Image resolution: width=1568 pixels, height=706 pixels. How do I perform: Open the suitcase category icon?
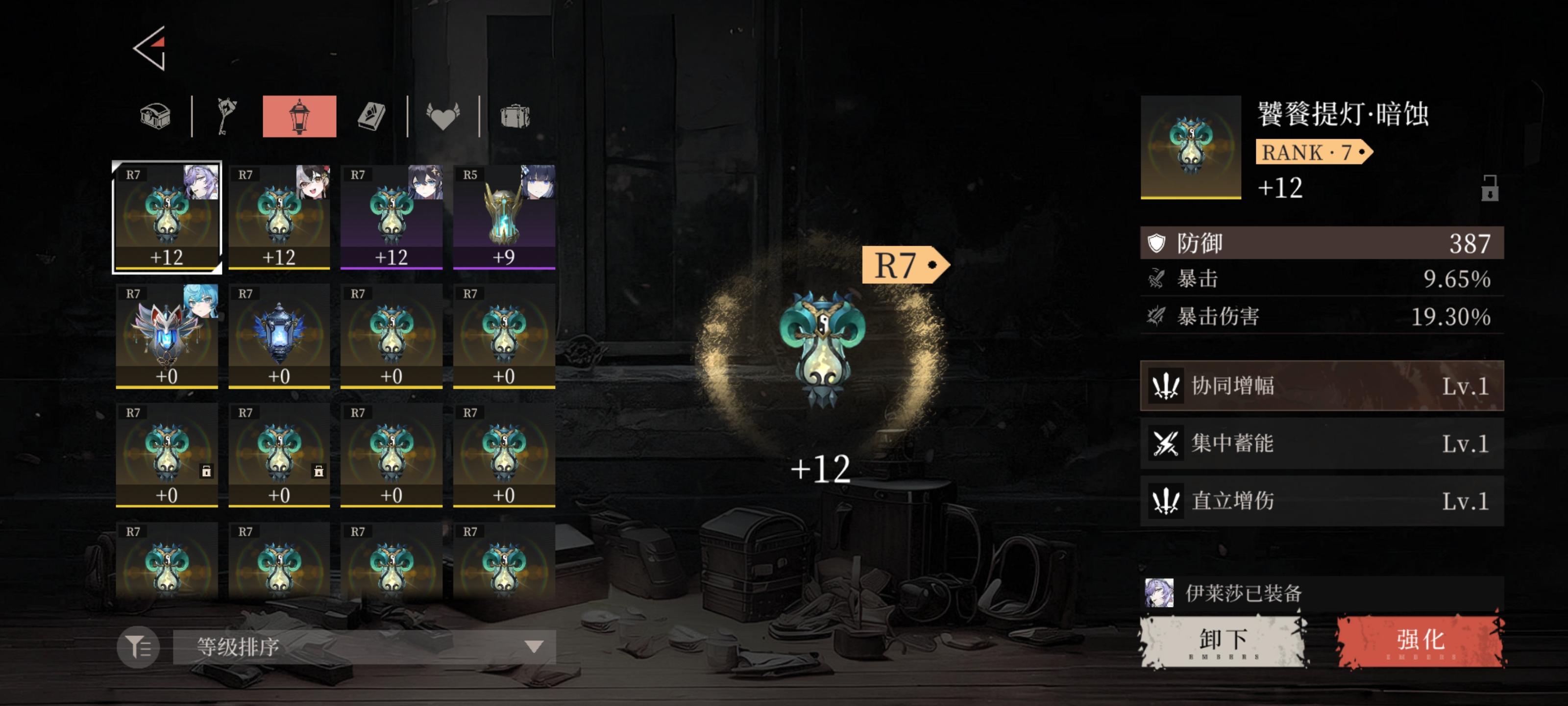pos(515,116)
